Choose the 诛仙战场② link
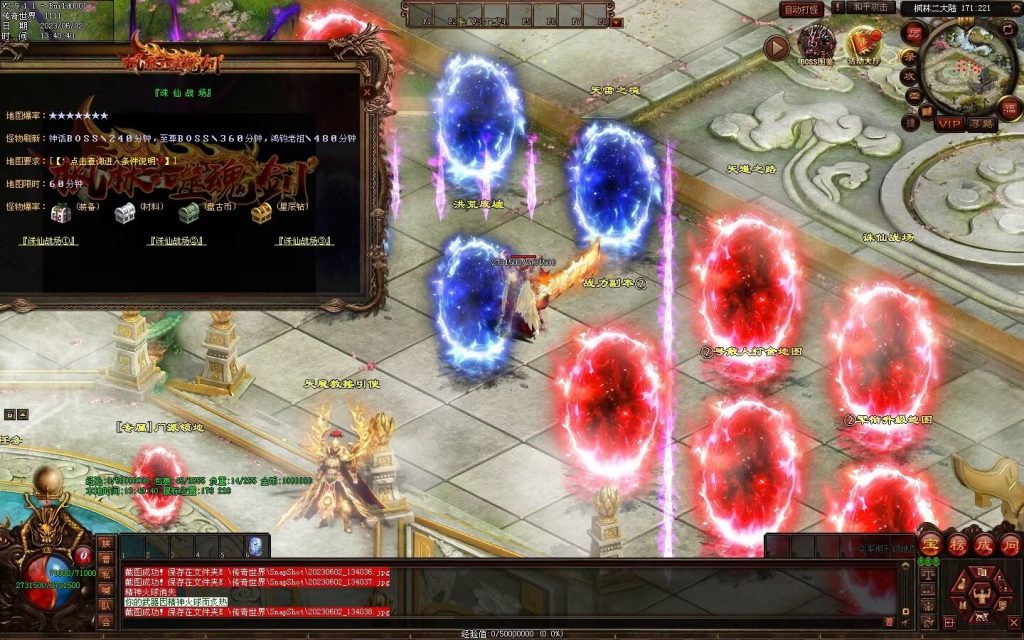Viewport: 1024px width, 640px height. pos(176,241)
